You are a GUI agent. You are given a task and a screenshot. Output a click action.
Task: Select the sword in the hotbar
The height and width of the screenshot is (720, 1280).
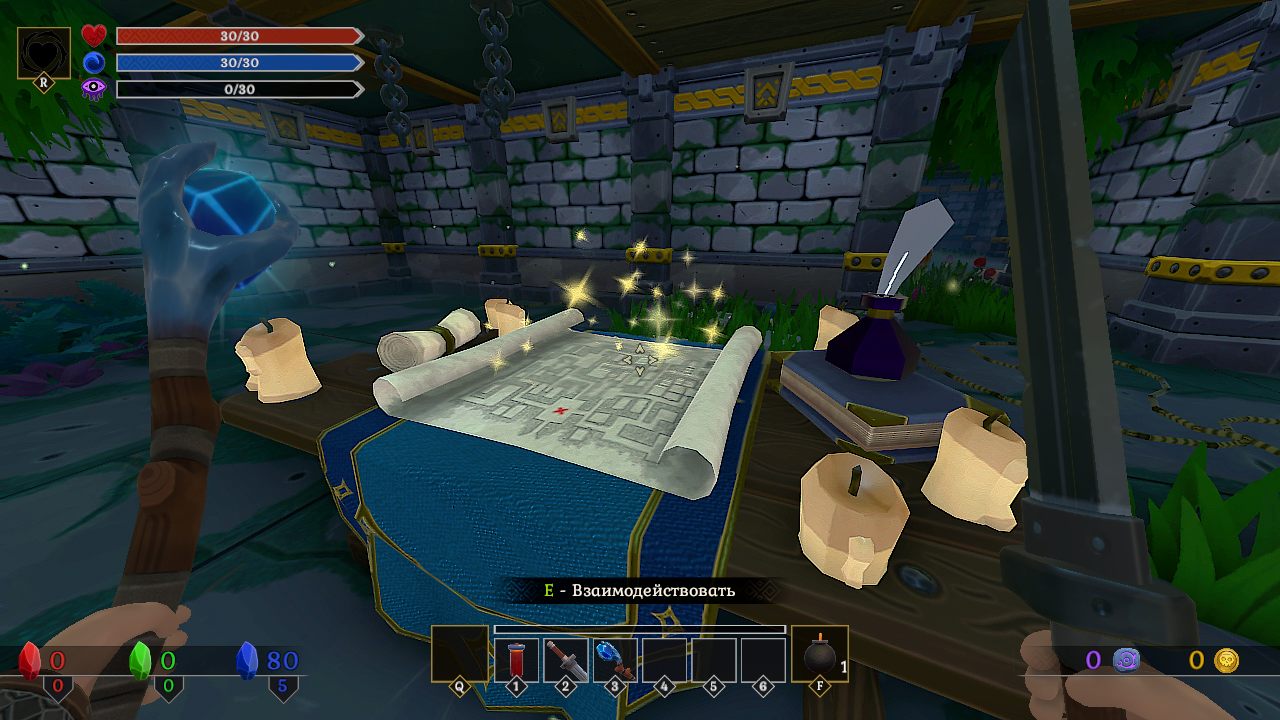(565, 660)
